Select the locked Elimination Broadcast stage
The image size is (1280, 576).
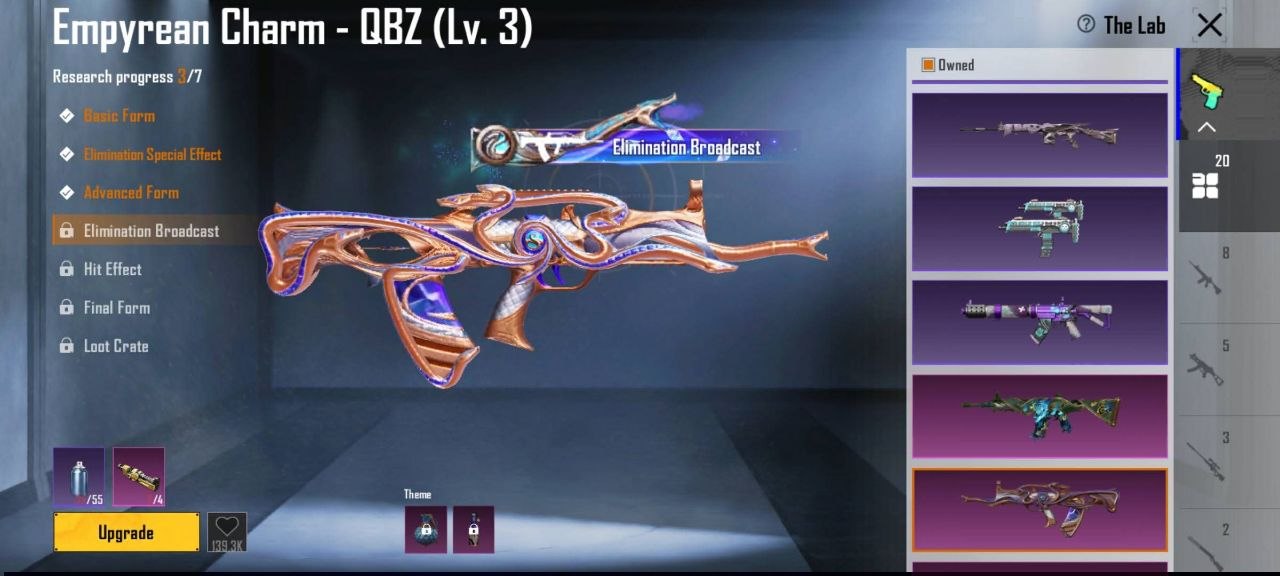[151, 231]
